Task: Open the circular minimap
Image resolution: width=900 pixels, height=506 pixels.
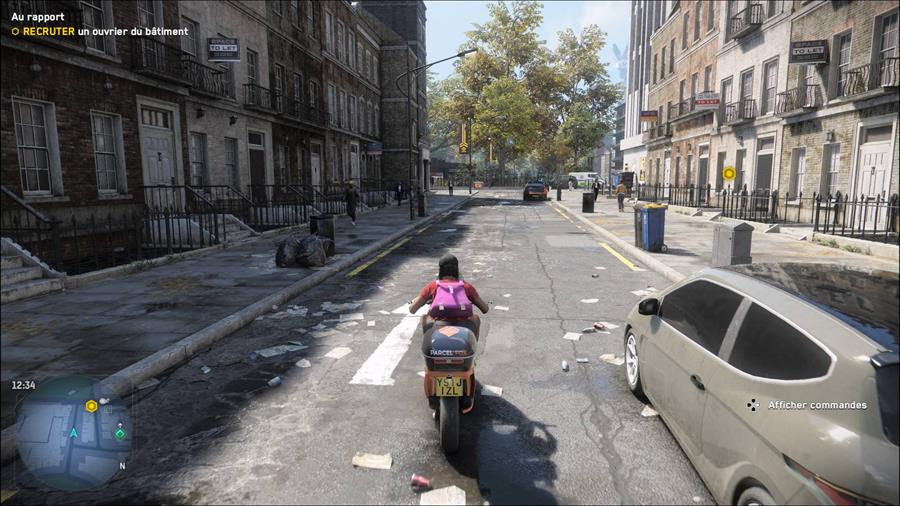Action: click(x=73, y=432)
